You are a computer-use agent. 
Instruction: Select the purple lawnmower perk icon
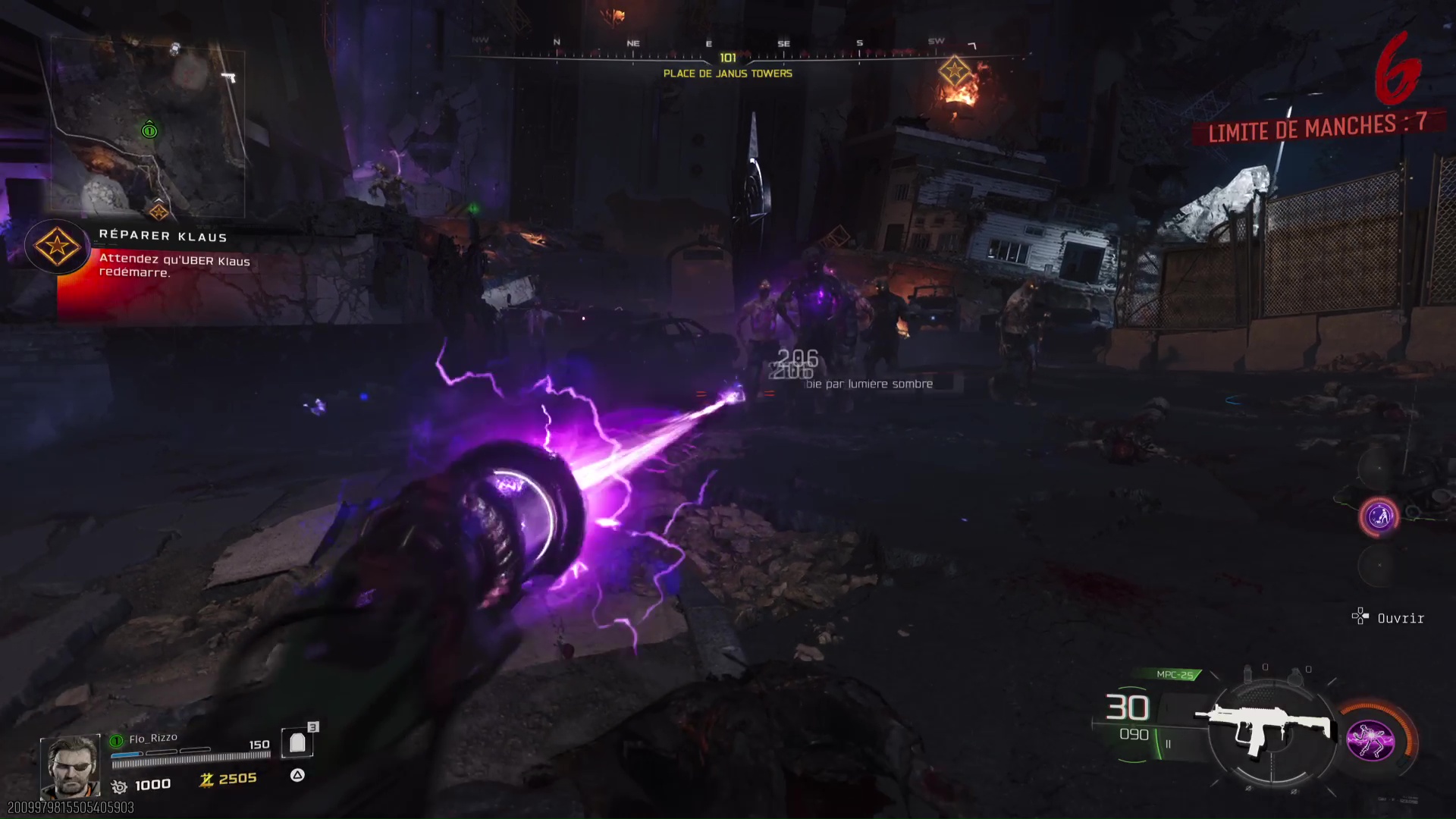1381,516
